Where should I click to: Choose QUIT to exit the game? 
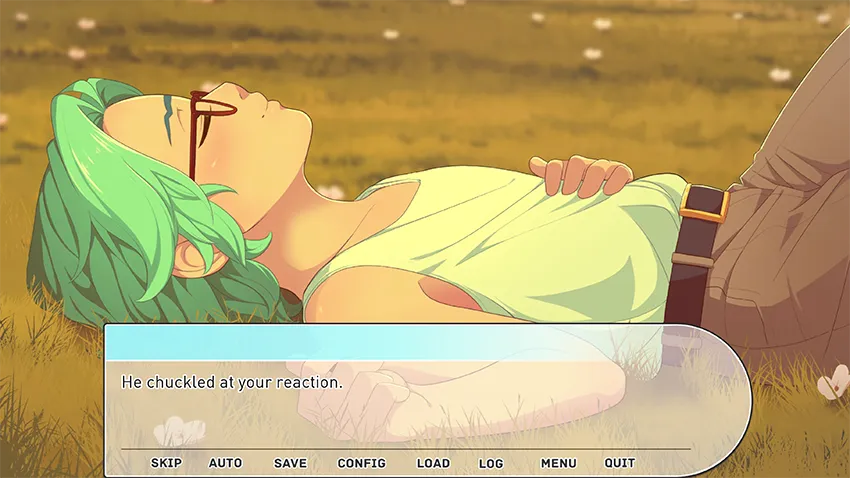tap(619, 464)
